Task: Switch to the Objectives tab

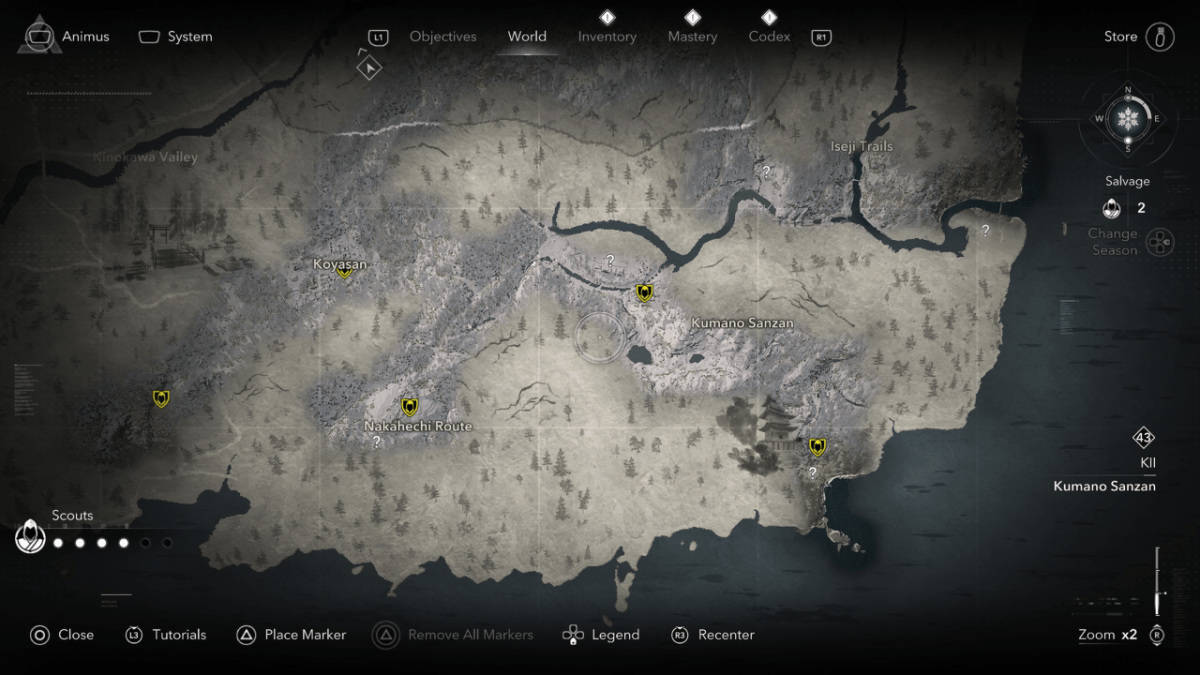Action: pos(442,37)
